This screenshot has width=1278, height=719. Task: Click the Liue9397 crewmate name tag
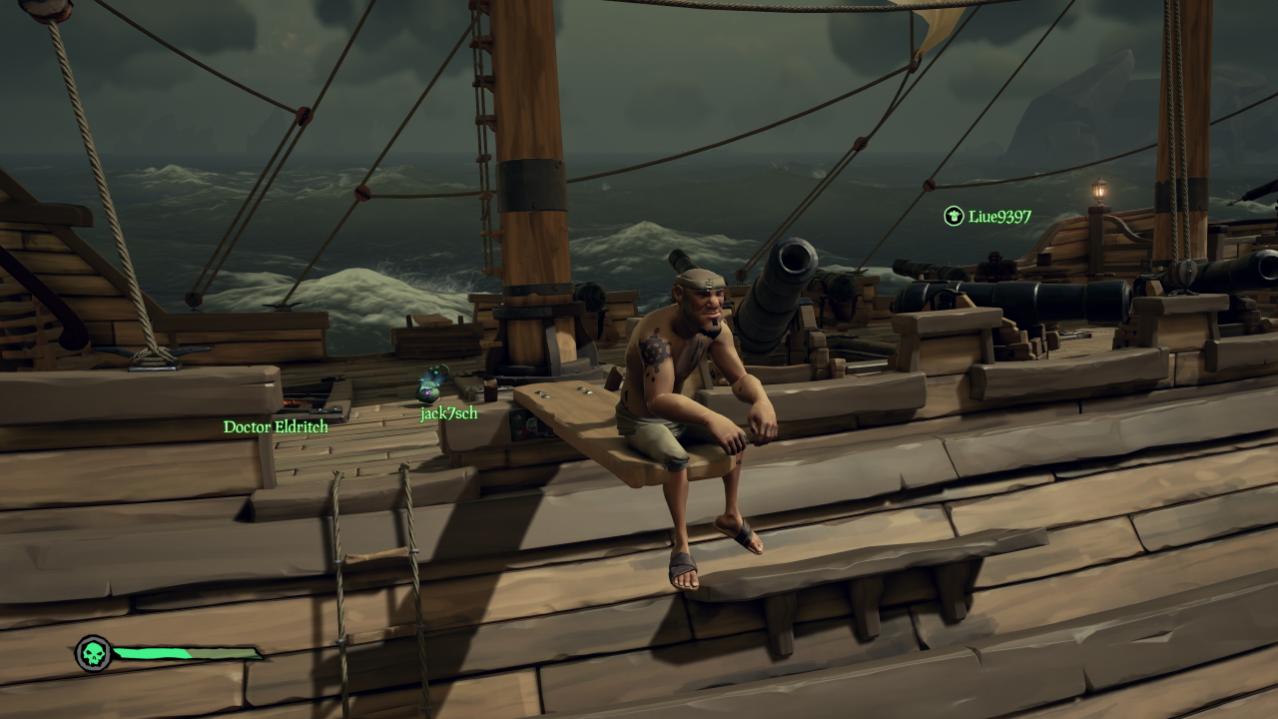(999, 216)
